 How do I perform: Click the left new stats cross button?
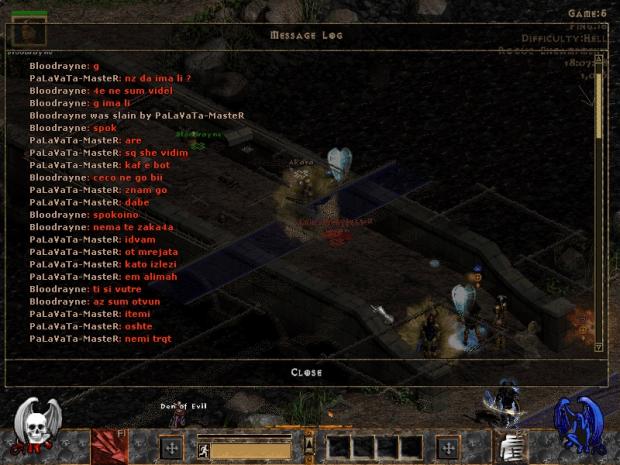(171, 447)
